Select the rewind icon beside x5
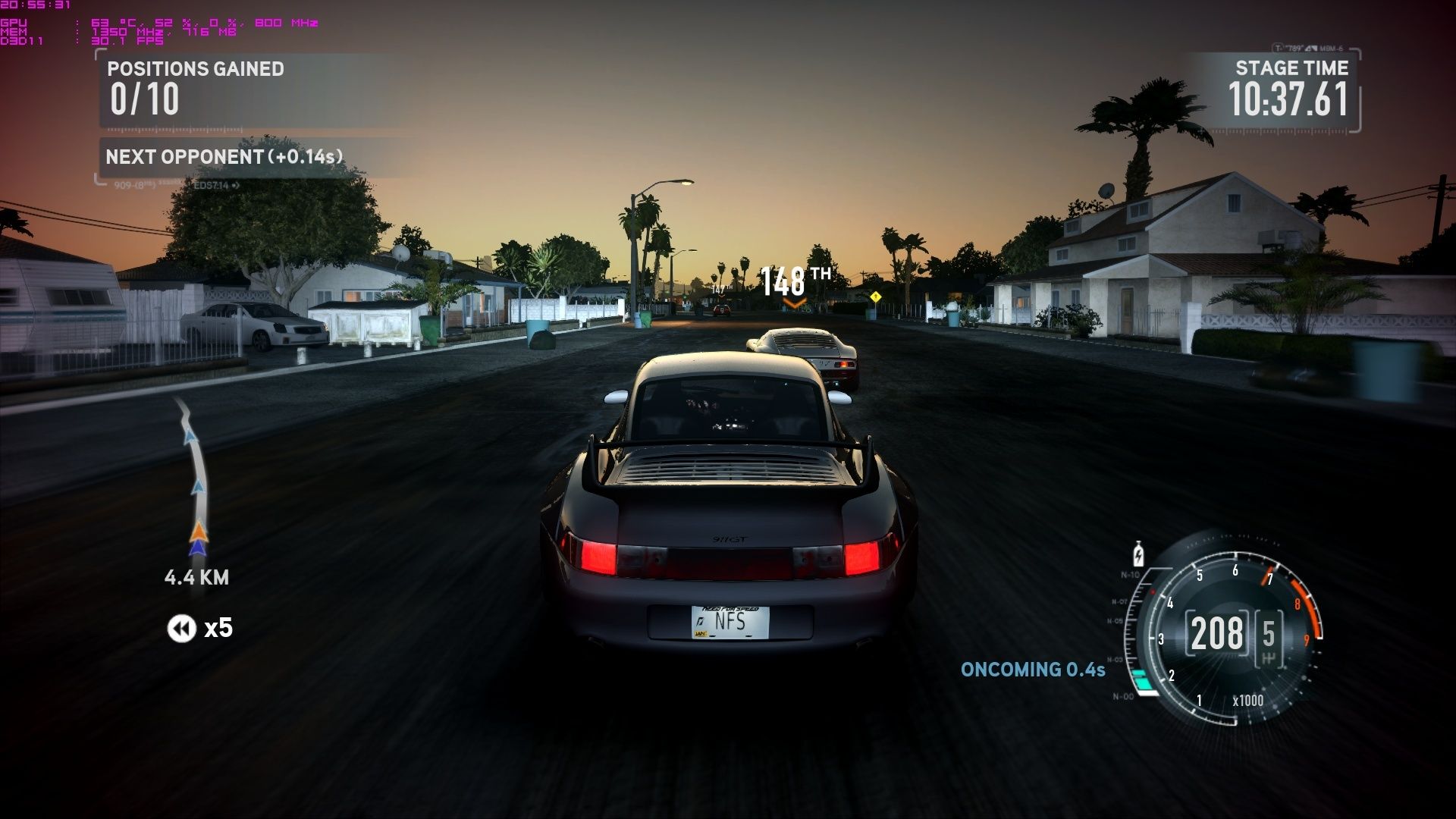This screenshot has width=1456, height=819. 181,629
